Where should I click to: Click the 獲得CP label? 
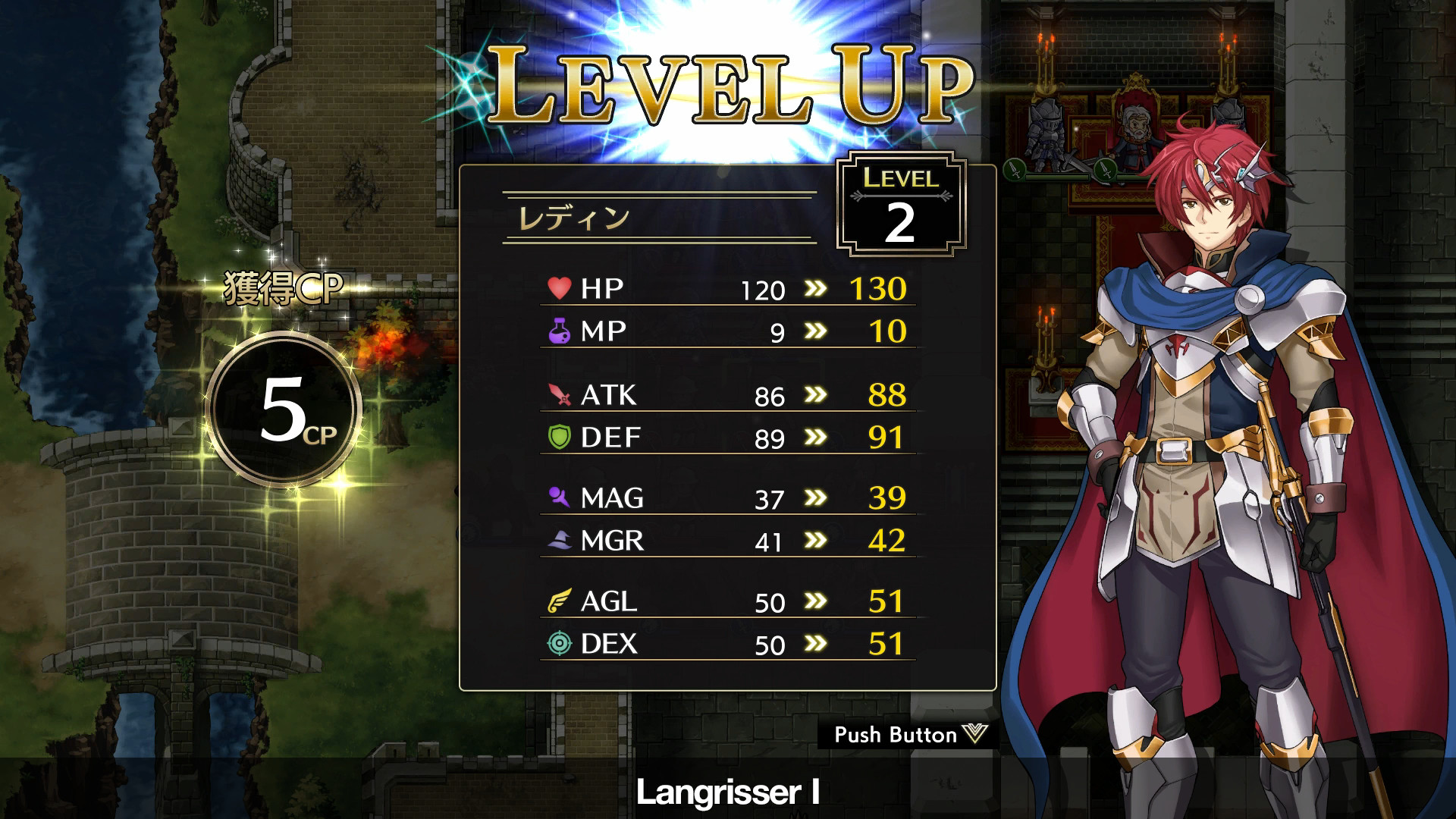click(x=284, y=287)
